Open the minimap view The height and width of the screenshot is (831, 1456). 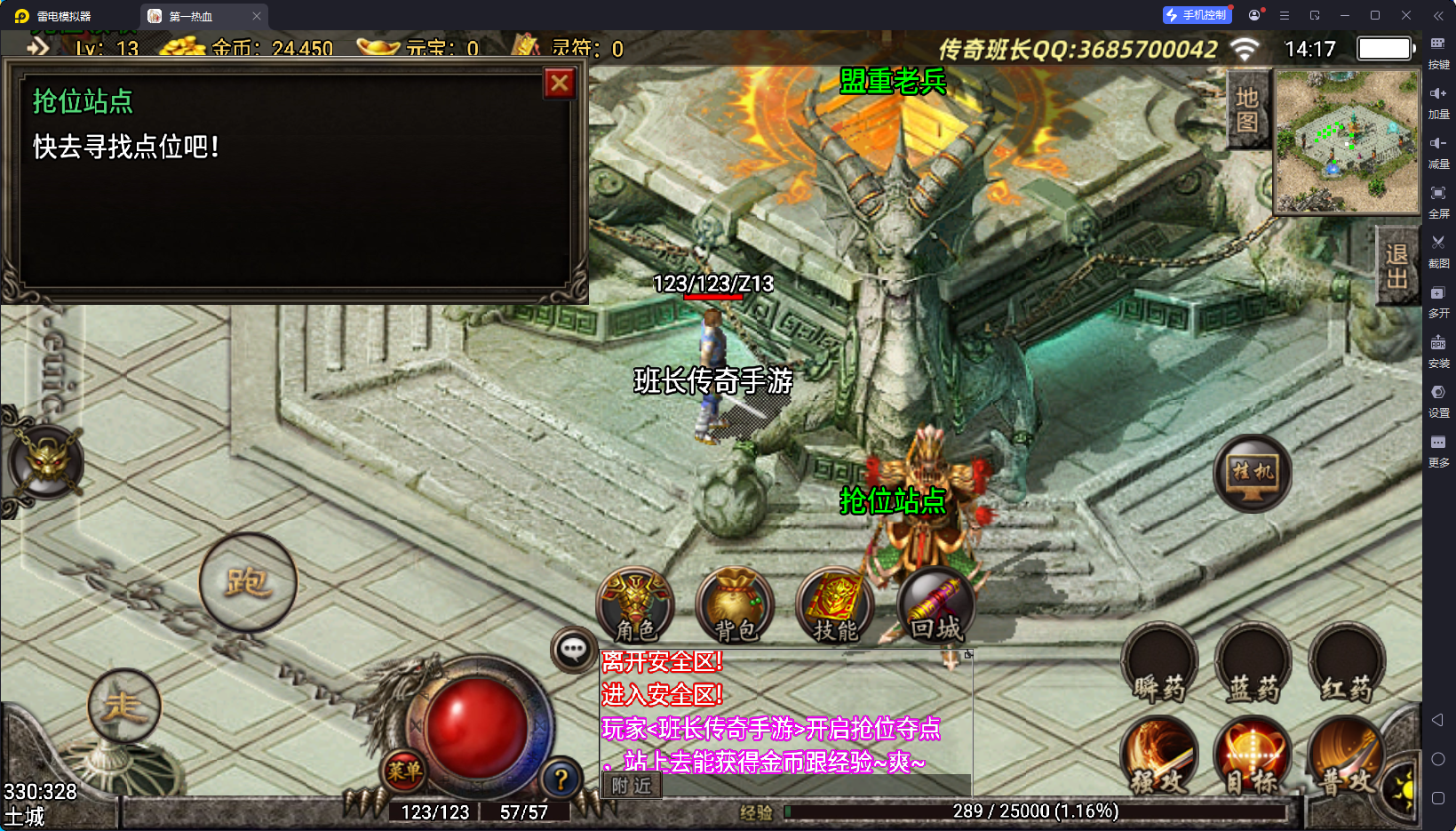tap(1347, 142)
